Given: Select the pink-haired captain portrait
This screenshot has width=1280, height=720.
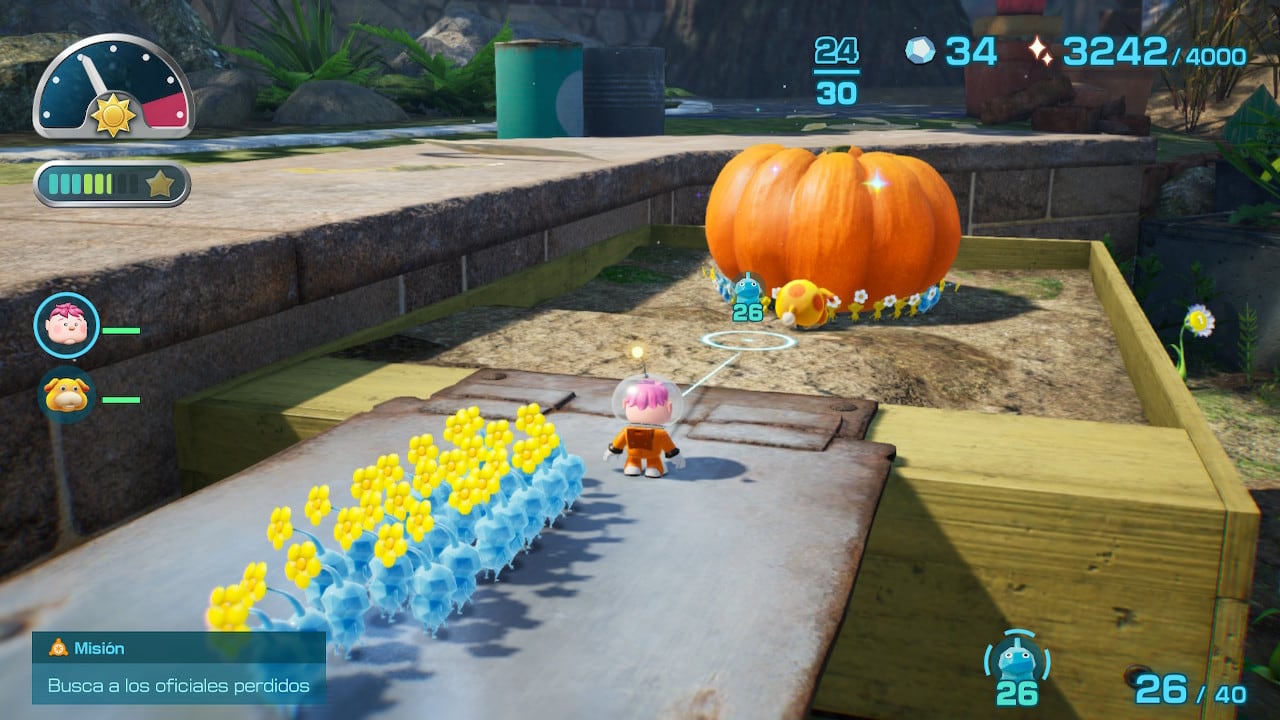Looking at the screenshot, I should pyautogui.click(x=67, y=325).
